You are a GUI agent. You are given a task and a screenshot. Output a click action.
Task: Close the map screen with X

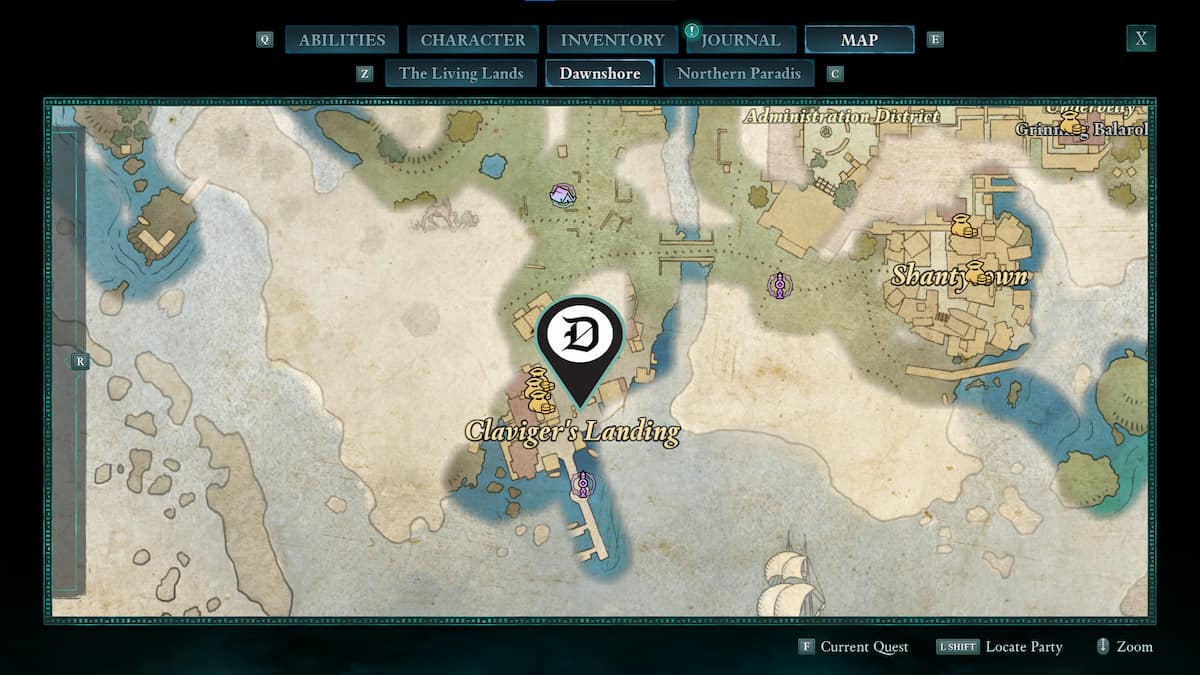pos(1140,39)
